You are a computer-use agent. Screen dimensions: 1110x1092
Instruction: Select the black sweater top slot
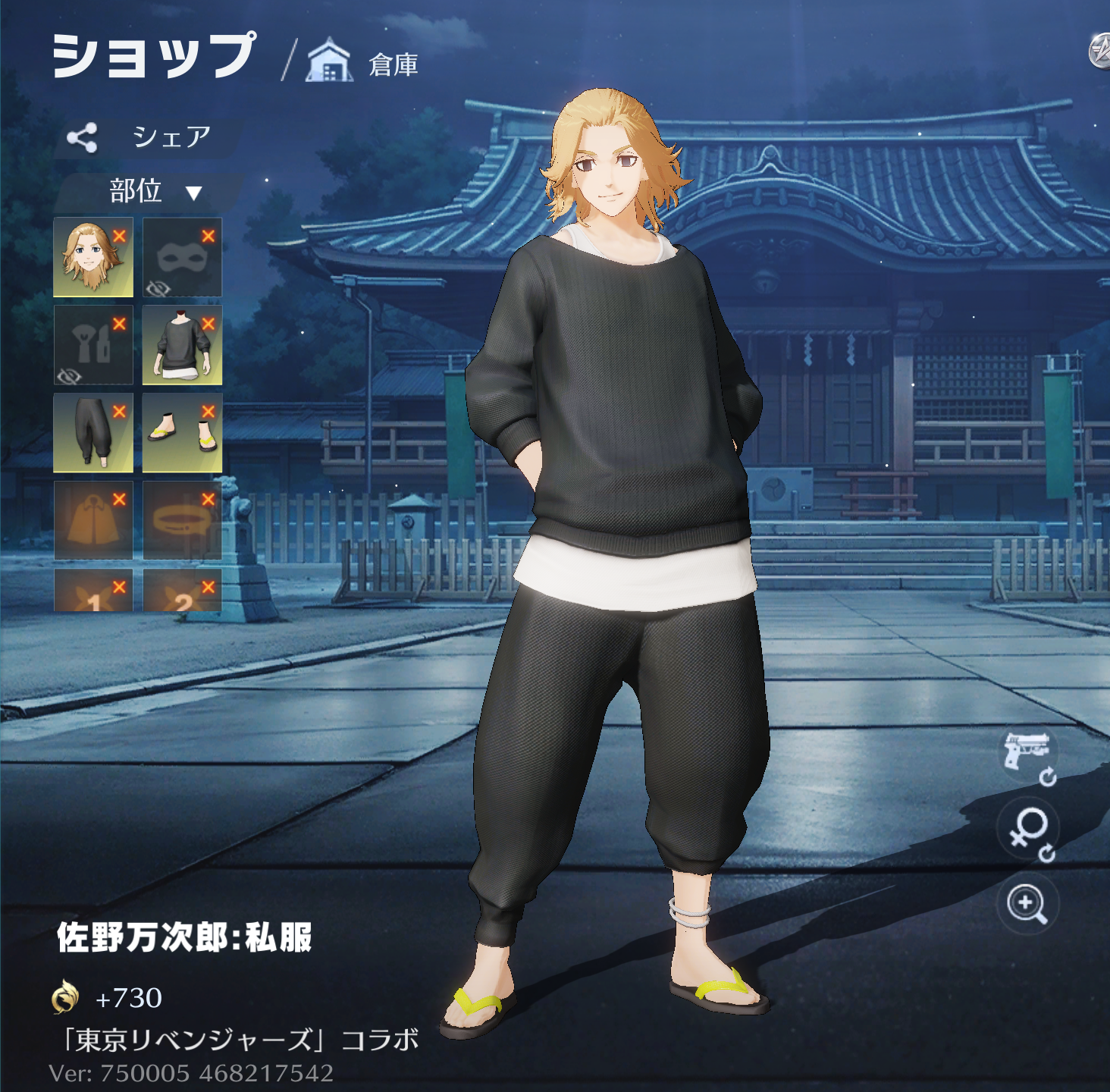(x=181, y=346)
